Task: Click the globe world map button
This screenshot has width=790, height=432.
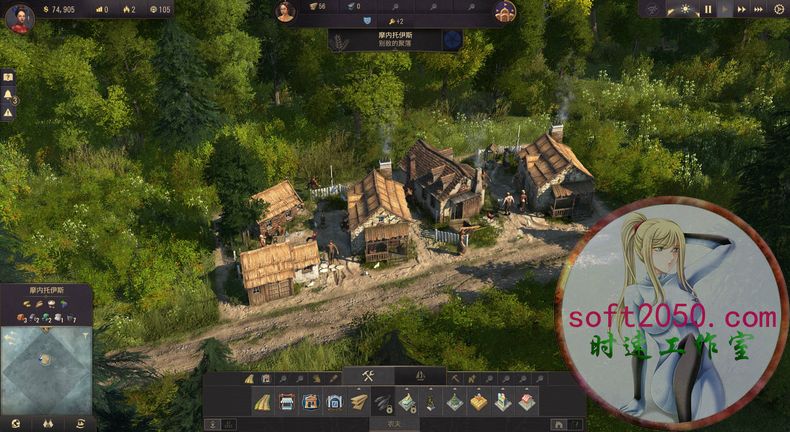Action: 15,423
